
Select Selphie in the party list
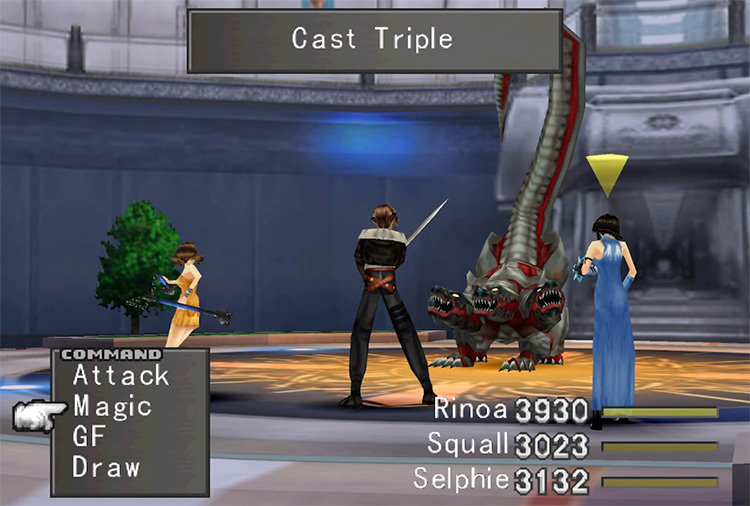pos(461,478)
